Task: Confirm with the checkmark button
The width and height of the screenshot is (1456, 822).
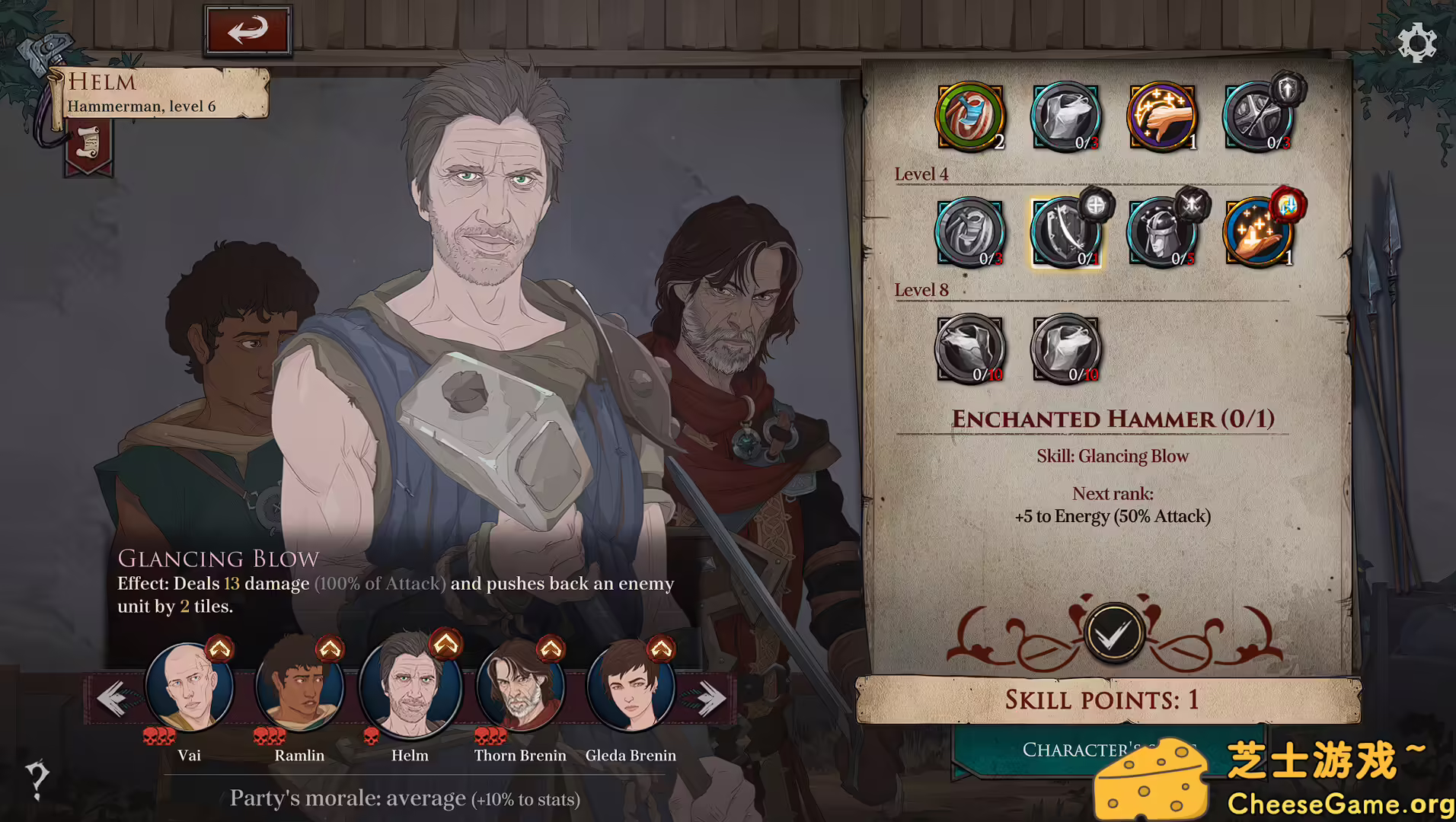Action: (1113, 633)
